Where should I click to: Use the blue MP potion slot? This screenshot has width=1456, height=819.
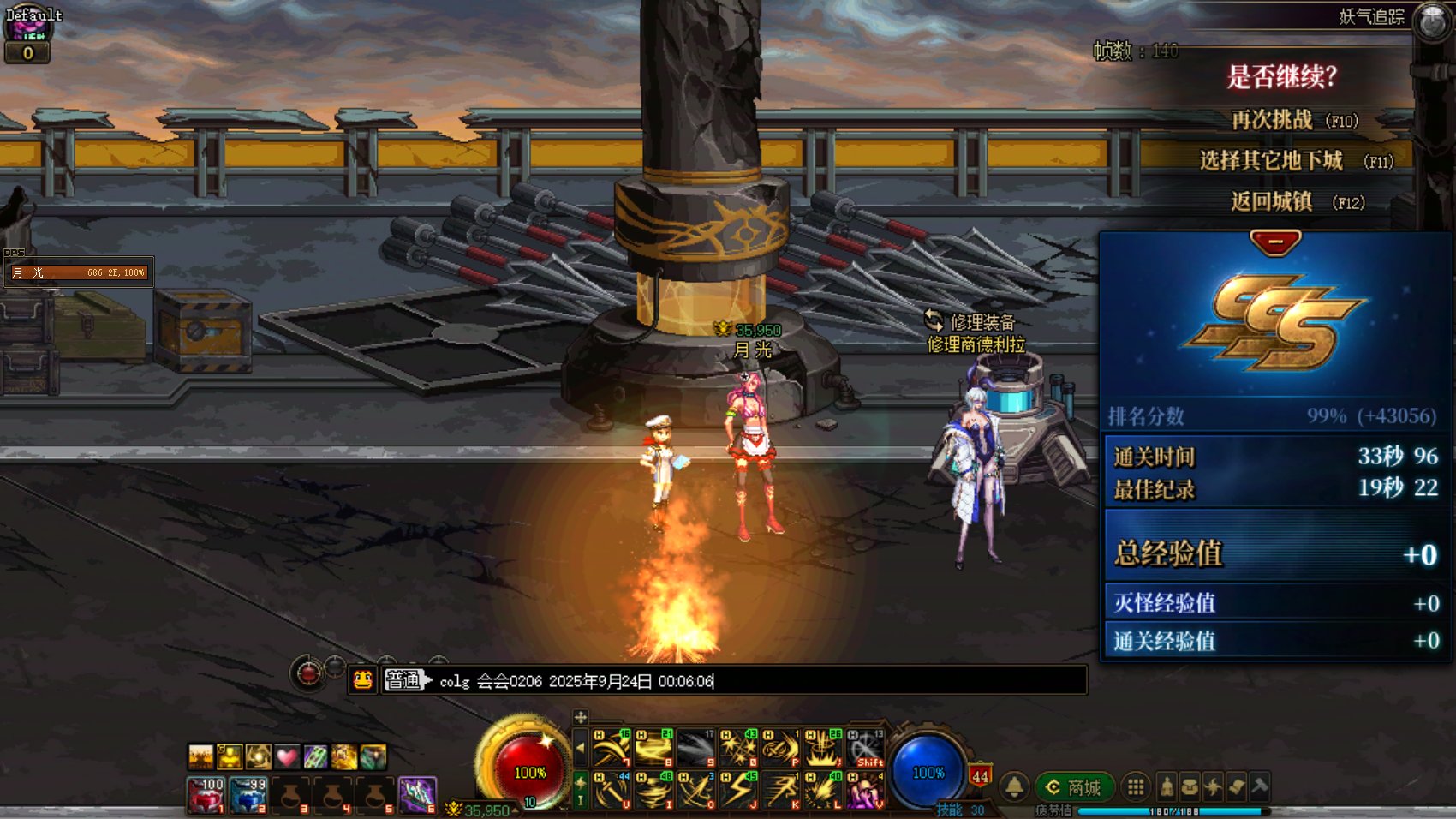pyautogui.click(x=248, y=795)
